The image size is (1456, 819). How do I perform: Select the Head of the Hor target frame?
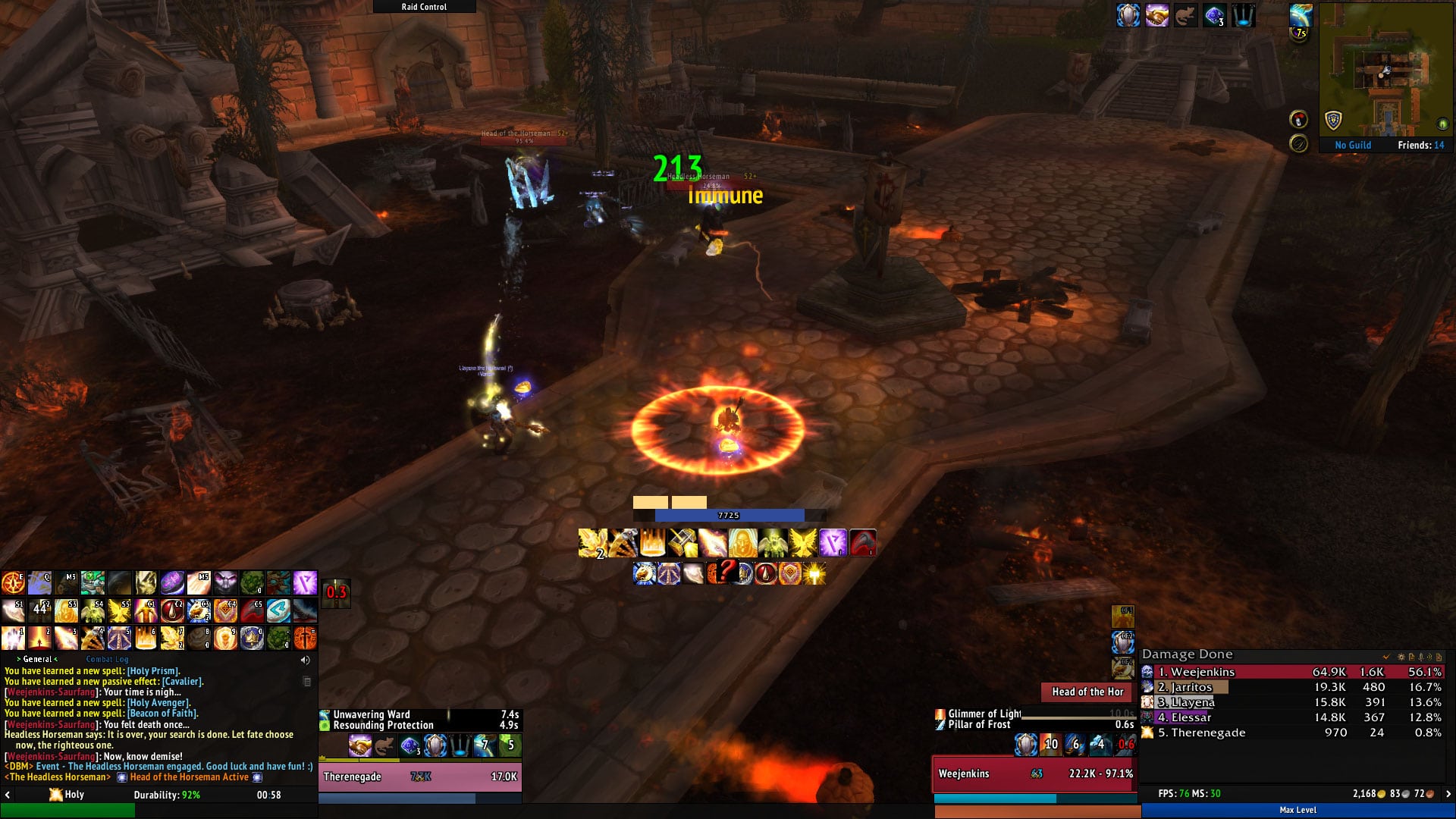(1087, 692)
